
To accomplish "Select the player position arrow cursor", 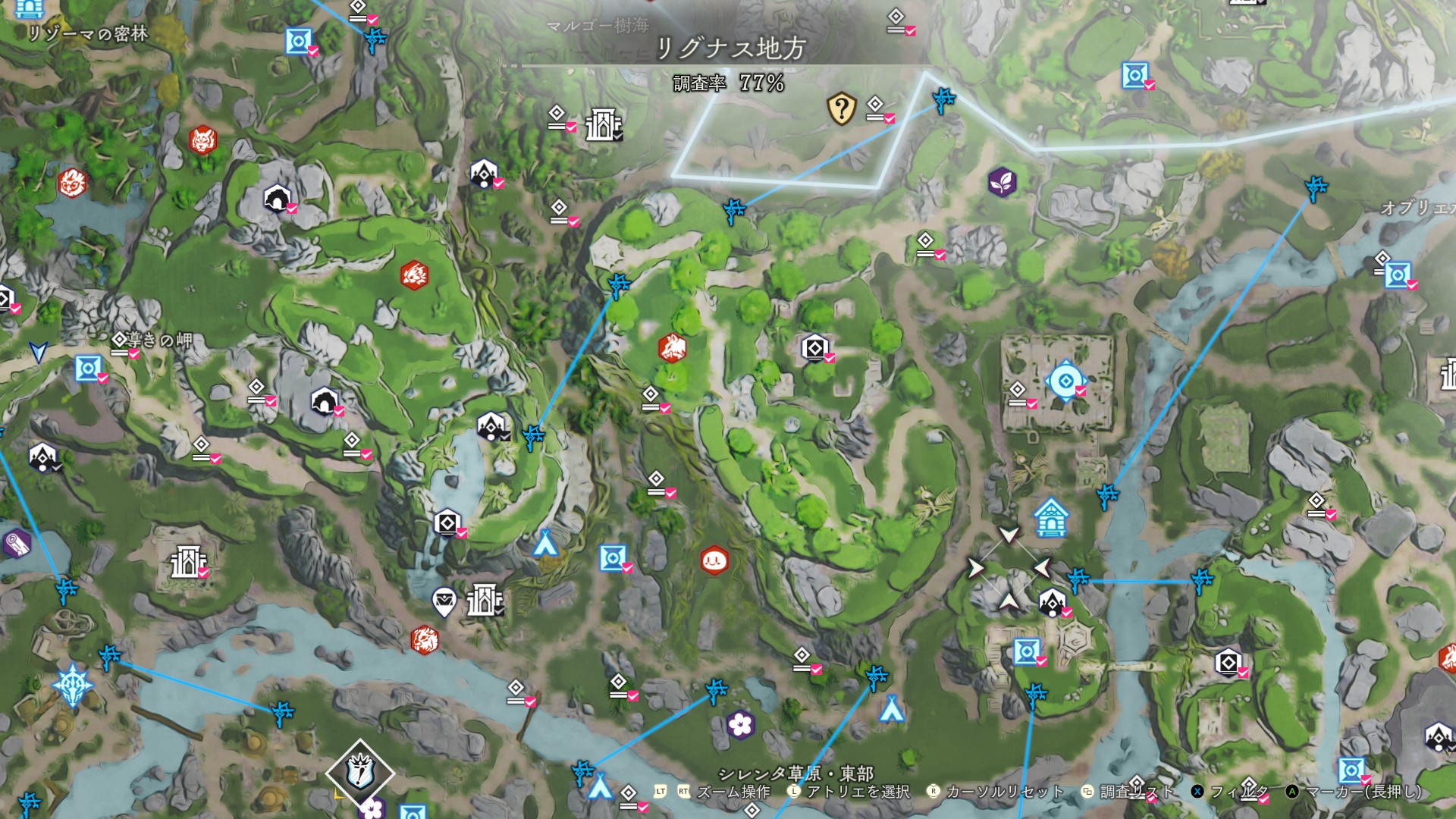I will [38, 352].
